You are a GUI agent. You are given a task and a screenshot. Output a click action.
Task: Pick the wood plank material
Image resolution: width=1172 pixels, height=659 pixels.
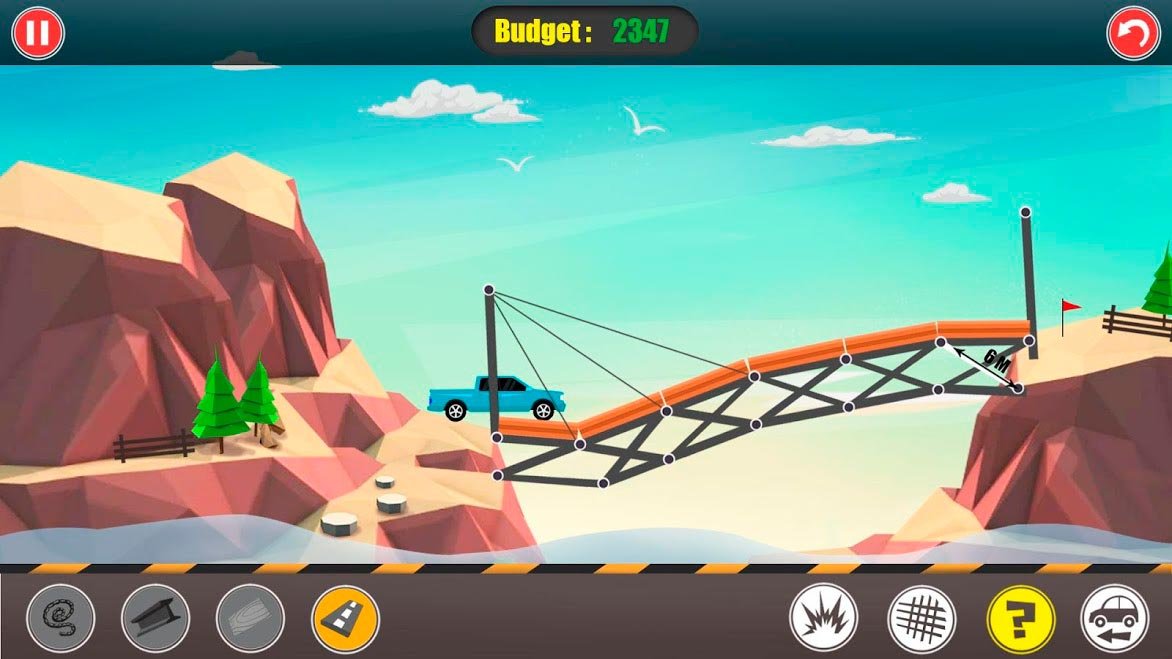[x=250, y=618]
